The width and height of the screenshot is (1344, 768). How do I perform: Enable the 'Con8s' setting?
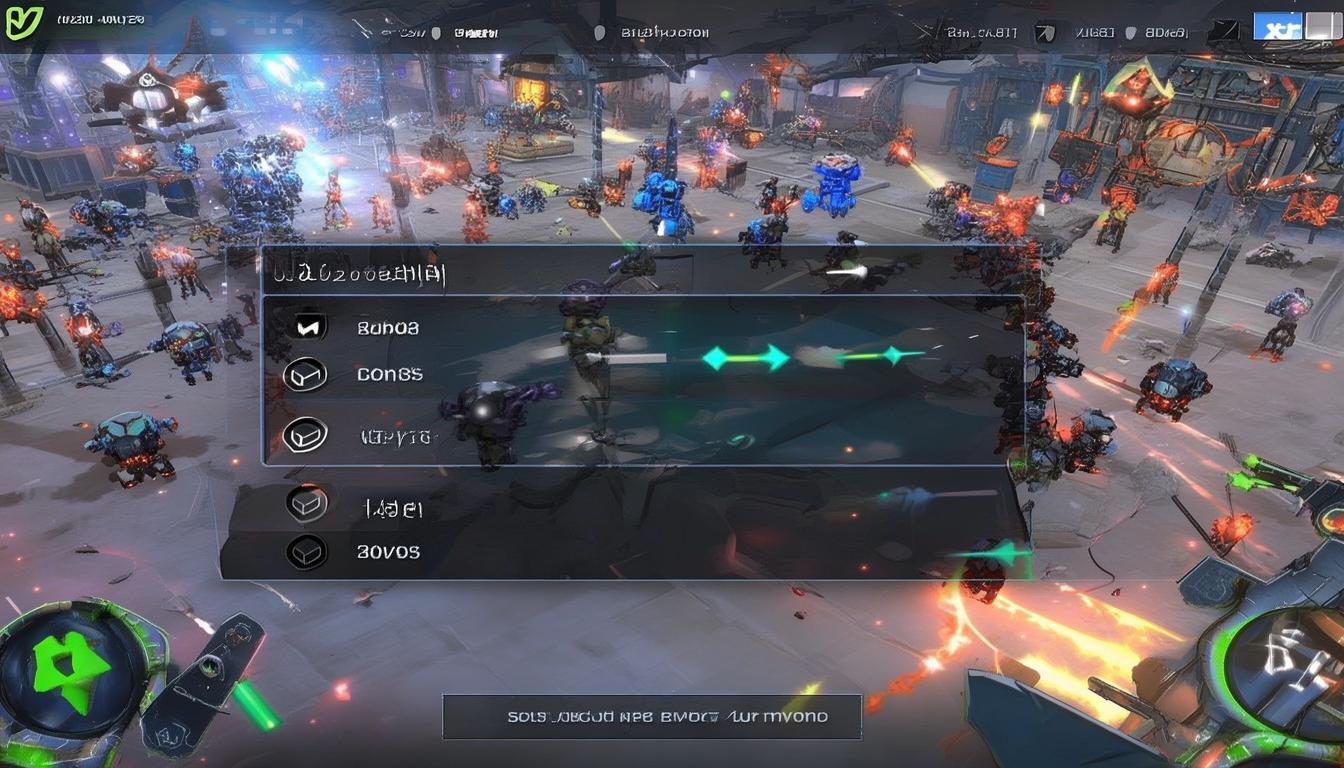pos(388,373)
